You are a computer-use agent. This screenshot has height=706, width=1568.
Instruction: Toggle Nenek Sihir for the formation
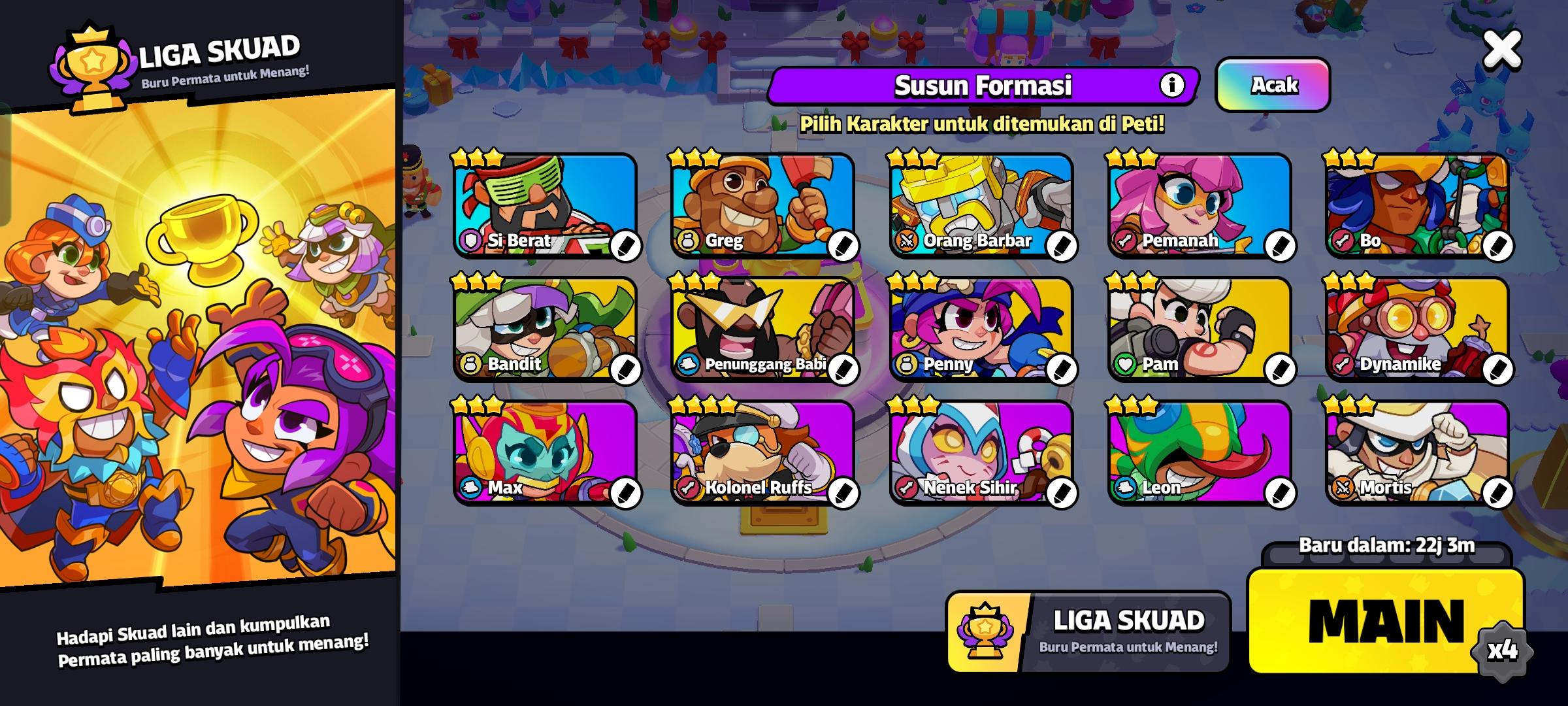click(981, 451)
